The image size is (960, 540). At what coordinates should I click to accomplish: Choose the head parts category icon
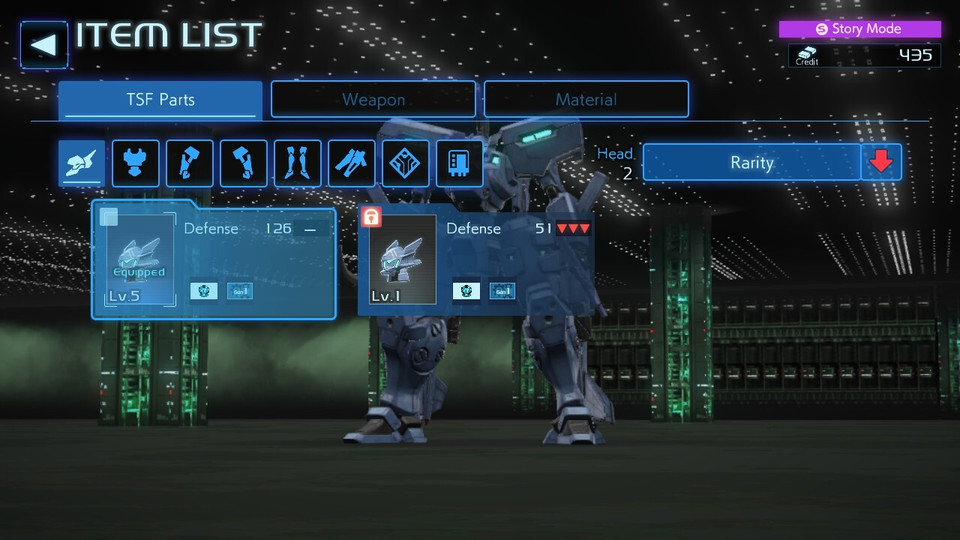[82, 163]
